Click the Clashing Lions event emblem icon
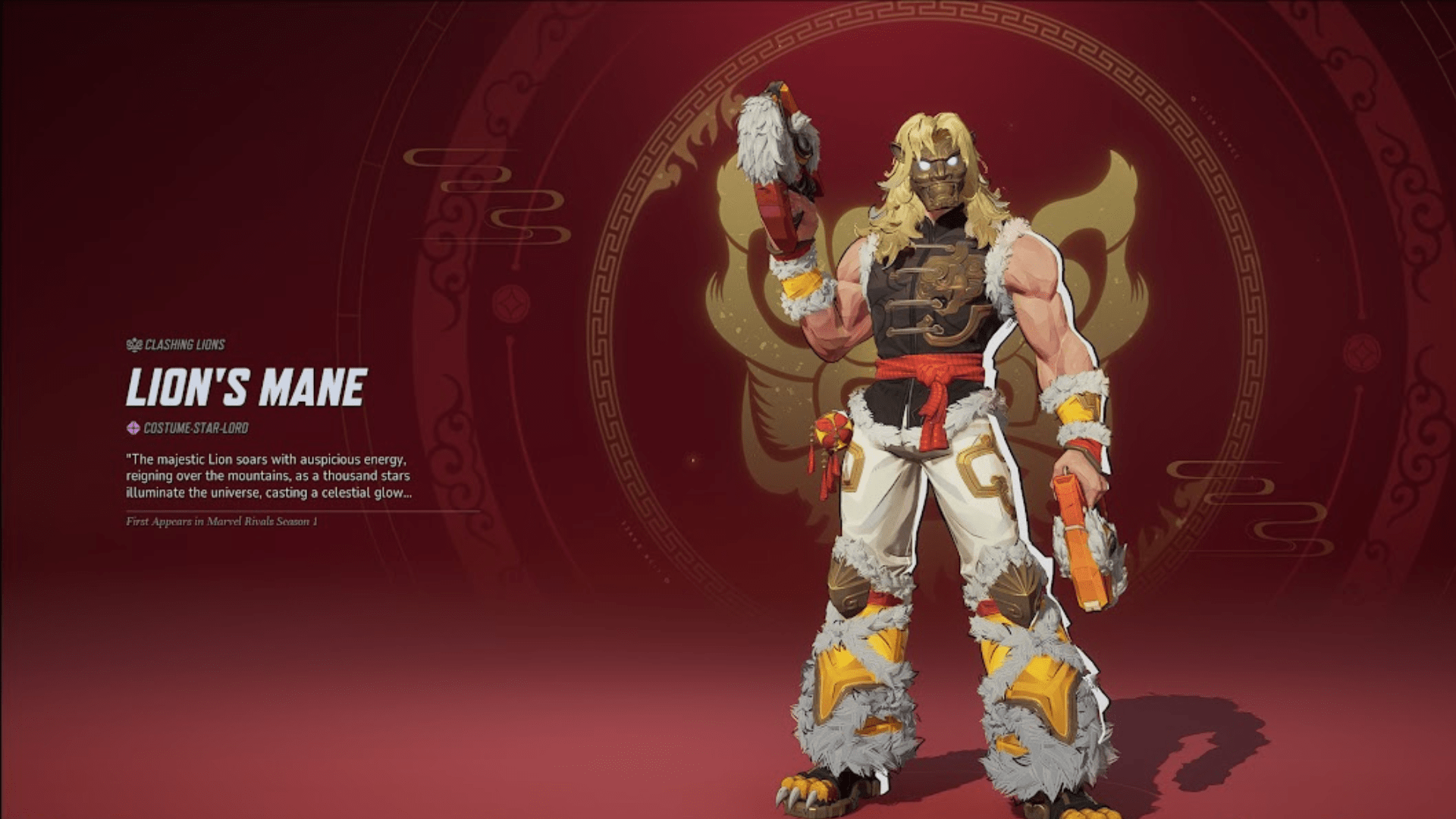 (x=133, y=344)
